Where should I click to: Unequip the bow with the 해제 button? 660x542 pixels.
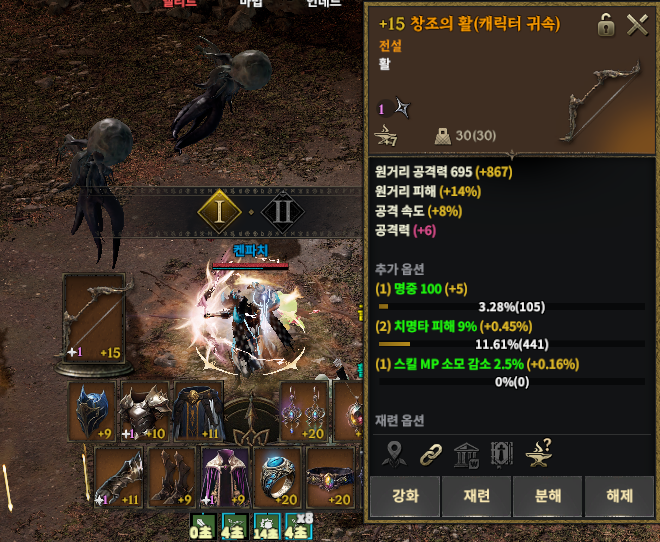[617, 496]
